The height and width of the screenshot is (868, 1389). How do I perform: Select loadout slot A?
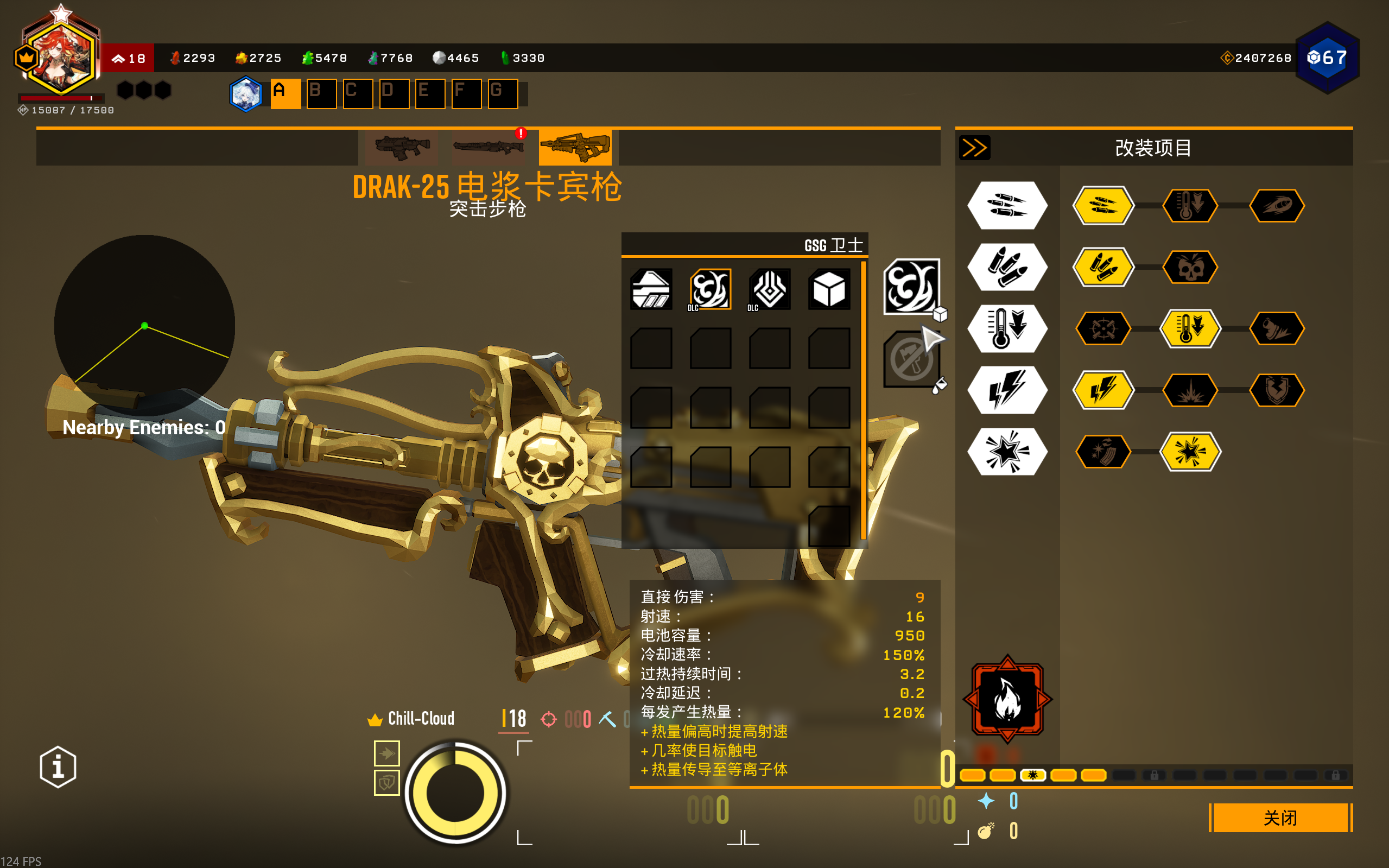[286, 93]
